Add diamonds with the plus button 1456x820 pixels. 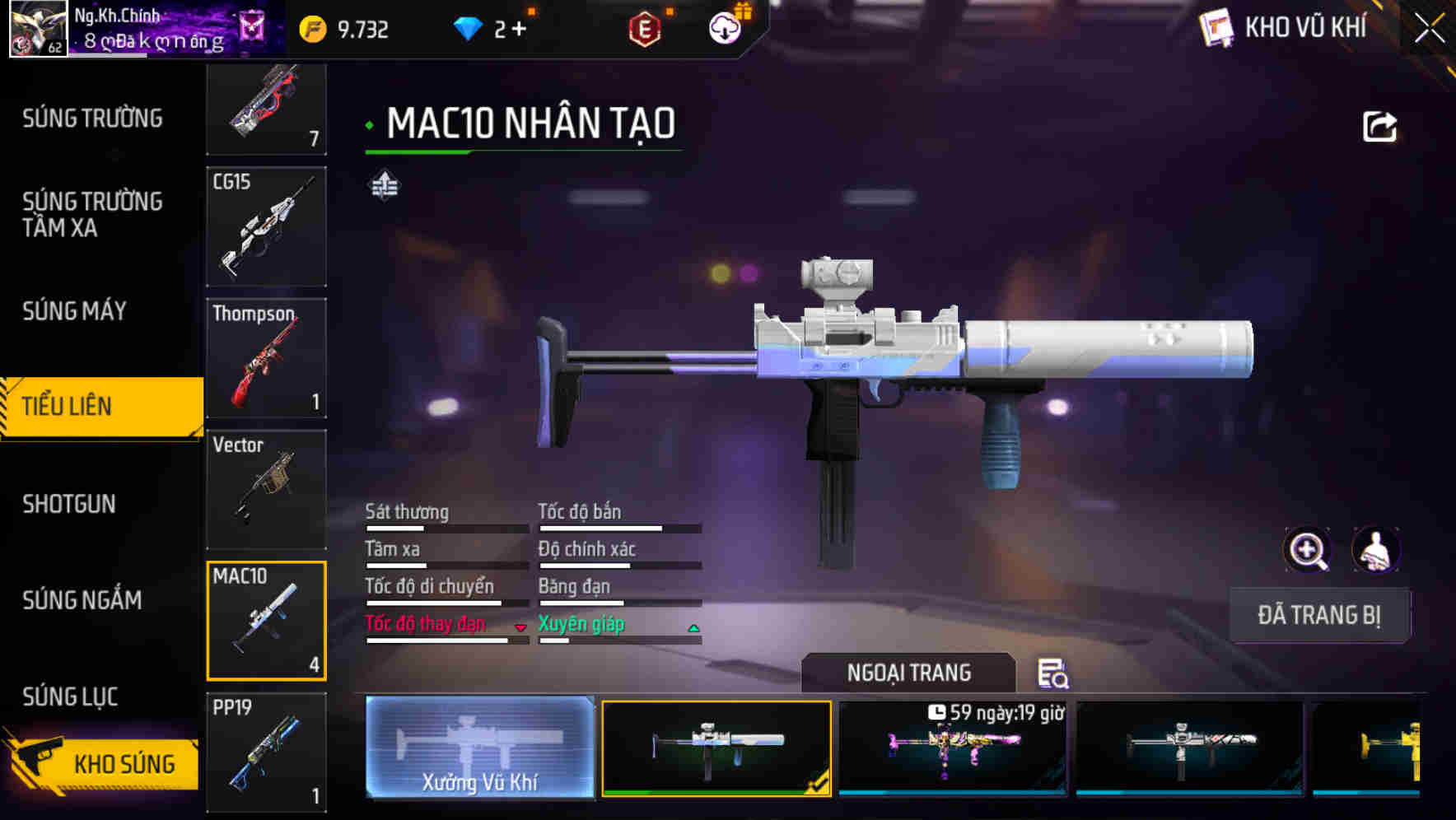[x=519, y=30]
